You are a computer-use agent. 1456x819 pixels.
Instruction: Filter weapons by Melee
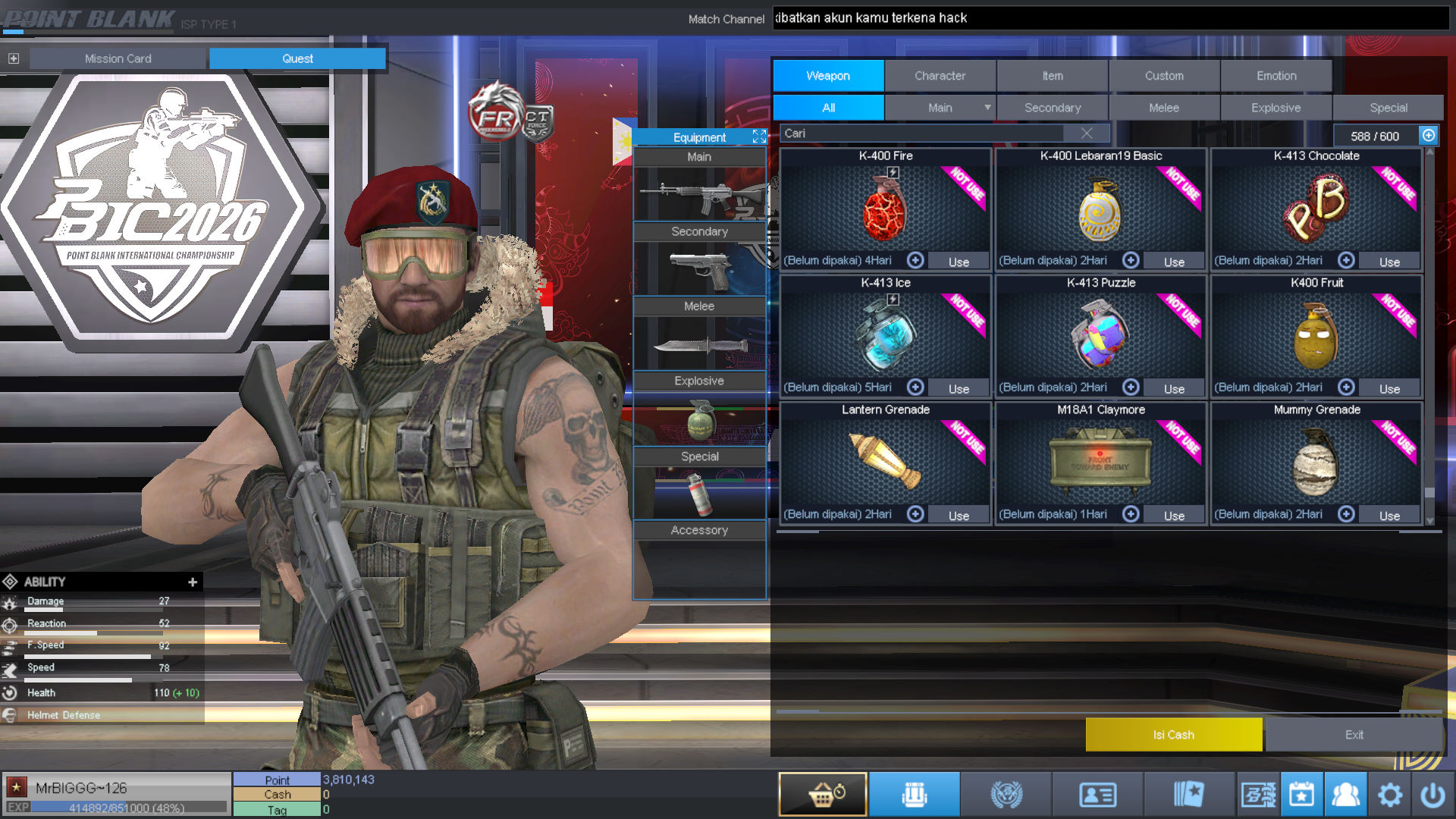pos(1164,108)
